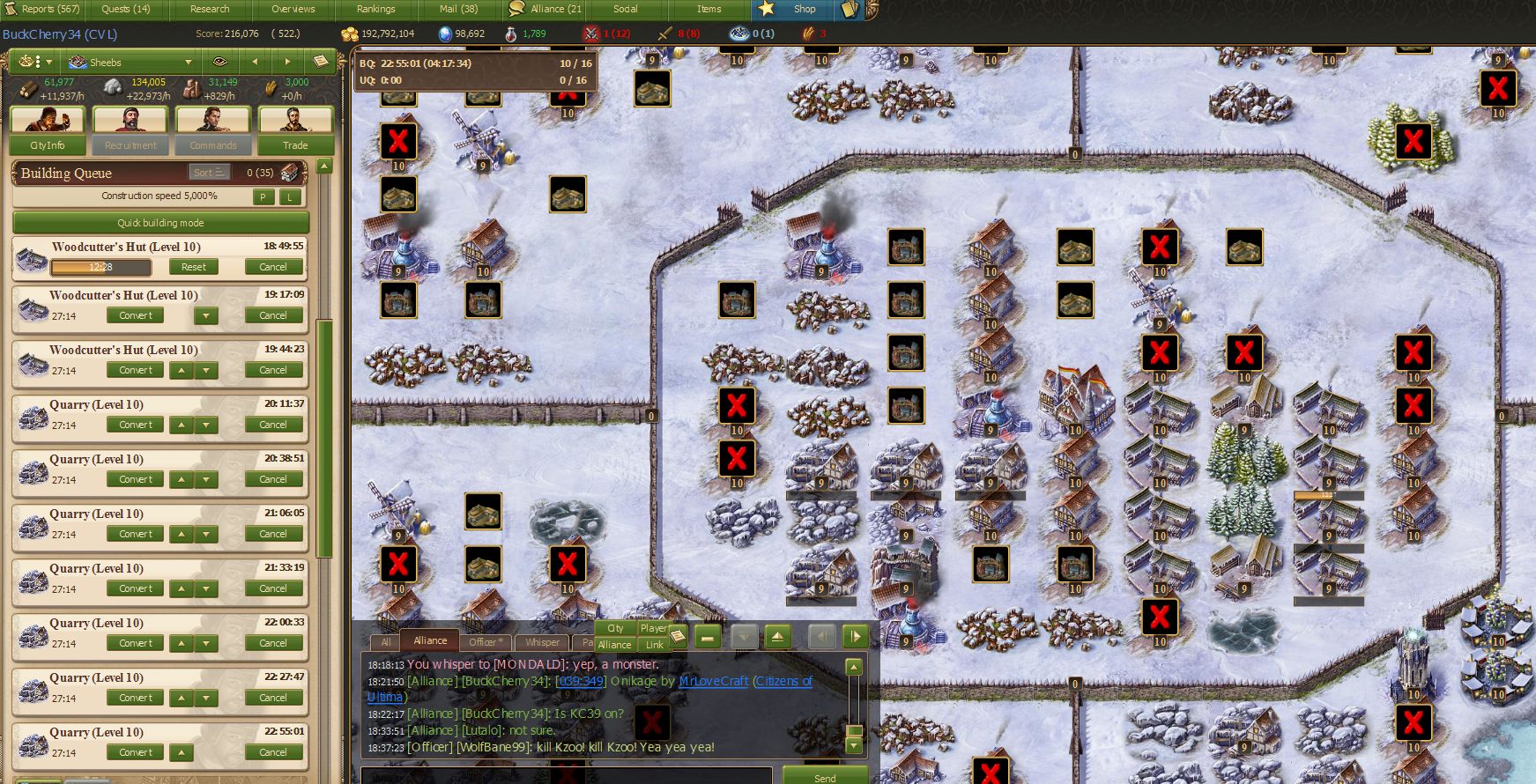Open the City Info panel

[48, 145]
